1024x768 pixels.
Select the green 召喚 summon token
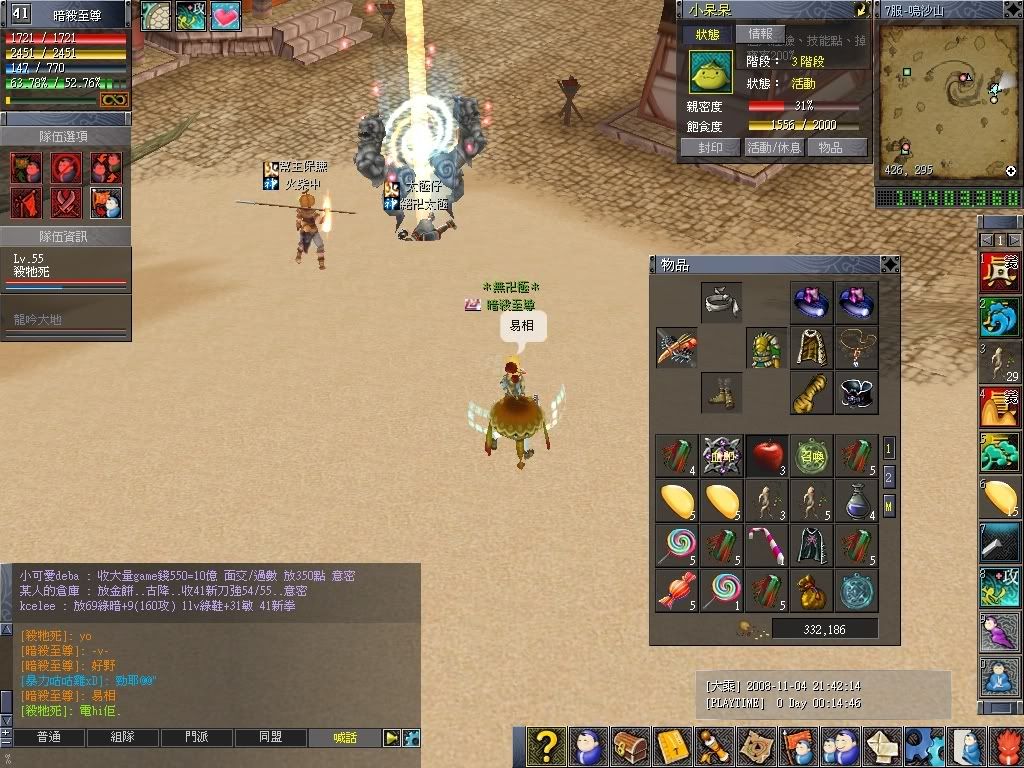coord(811,455)
